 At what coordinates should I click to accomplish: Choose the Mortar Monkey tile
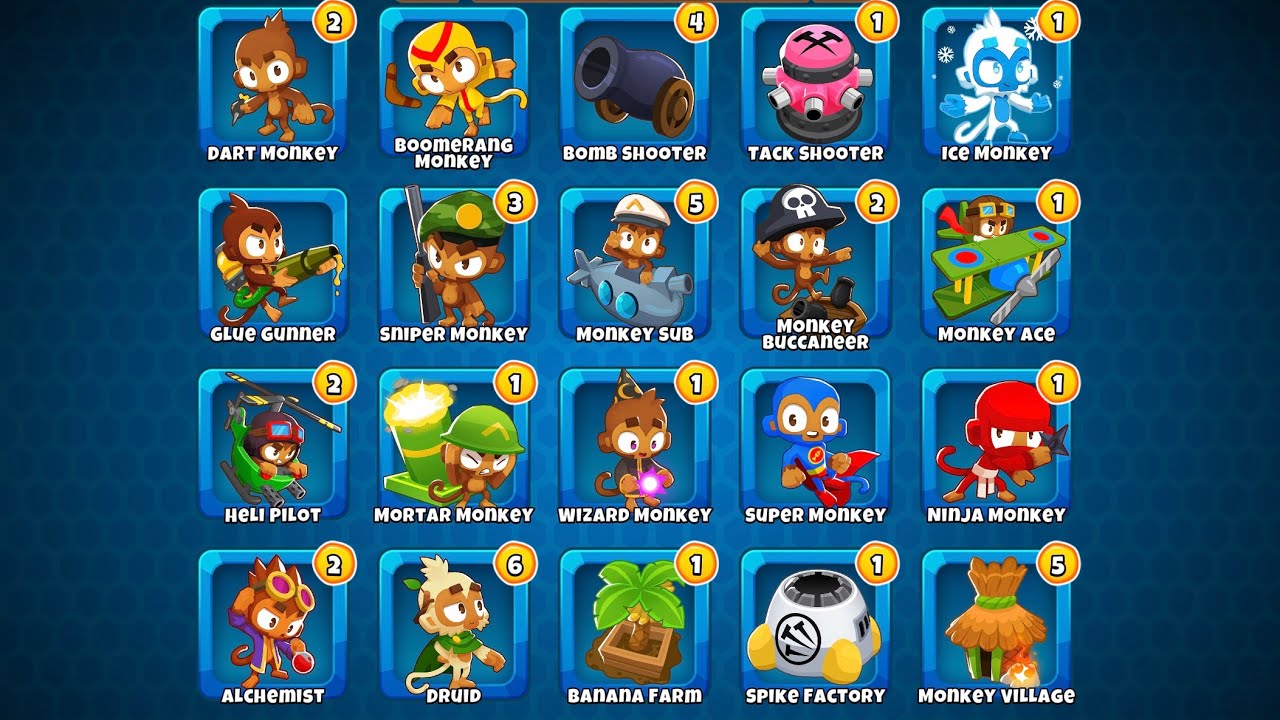(453, 444)
